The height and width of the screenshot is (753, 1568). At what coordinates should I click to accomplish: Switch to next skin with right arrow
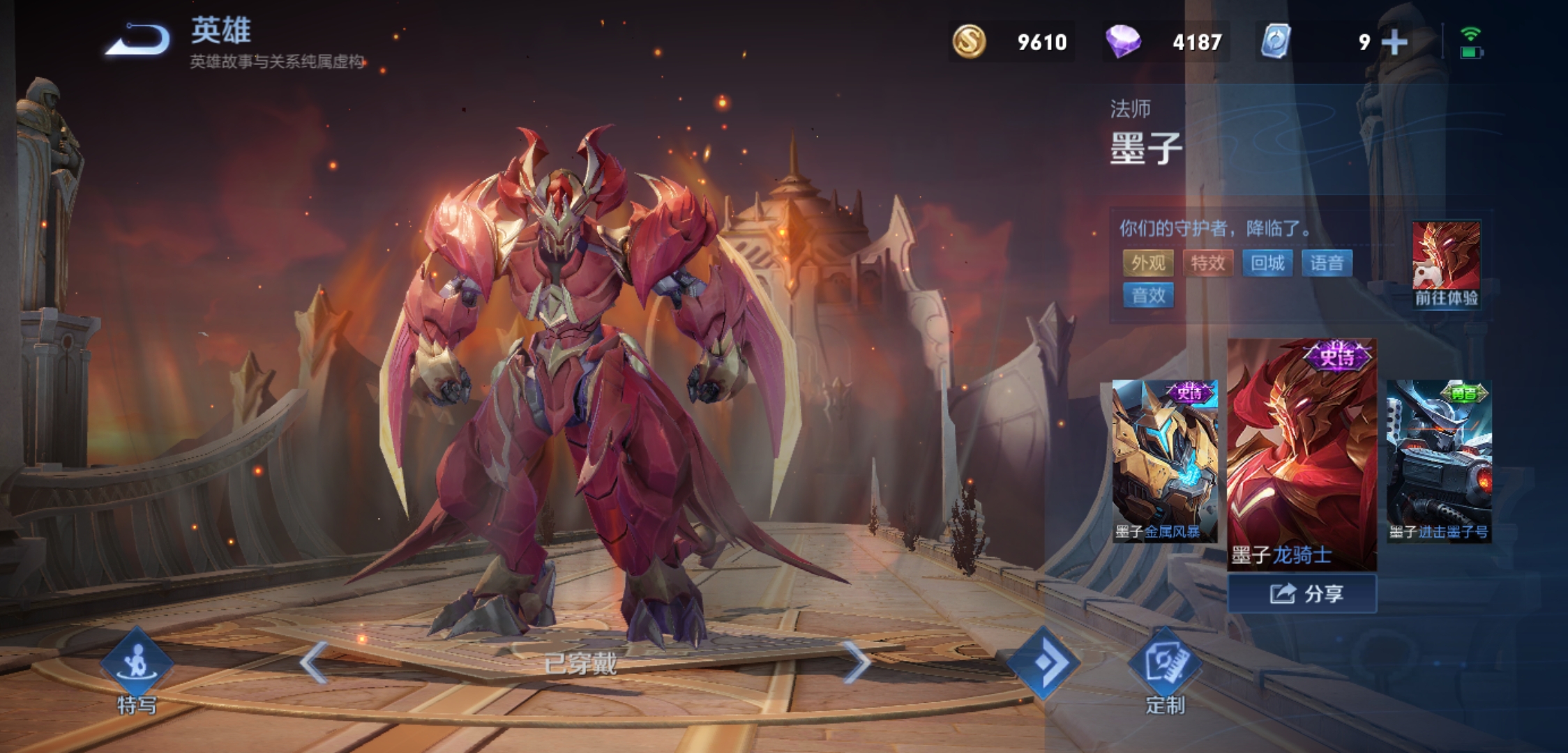[856, 662]
